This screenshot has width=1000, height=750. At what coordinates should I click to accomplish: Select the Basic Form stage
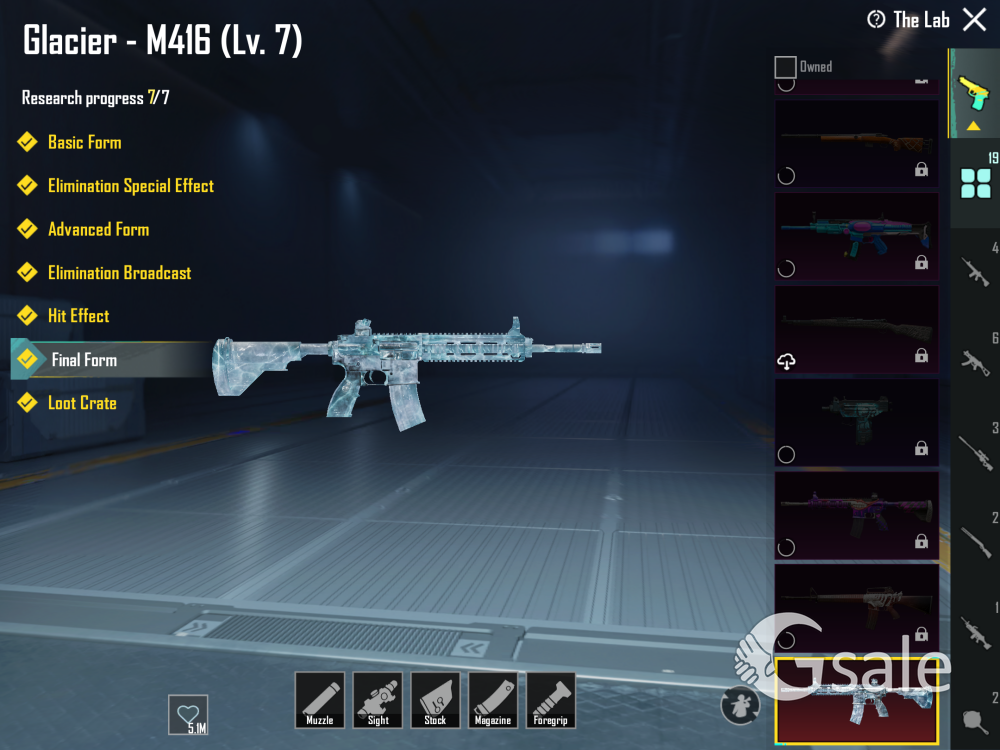click(84, 142)
